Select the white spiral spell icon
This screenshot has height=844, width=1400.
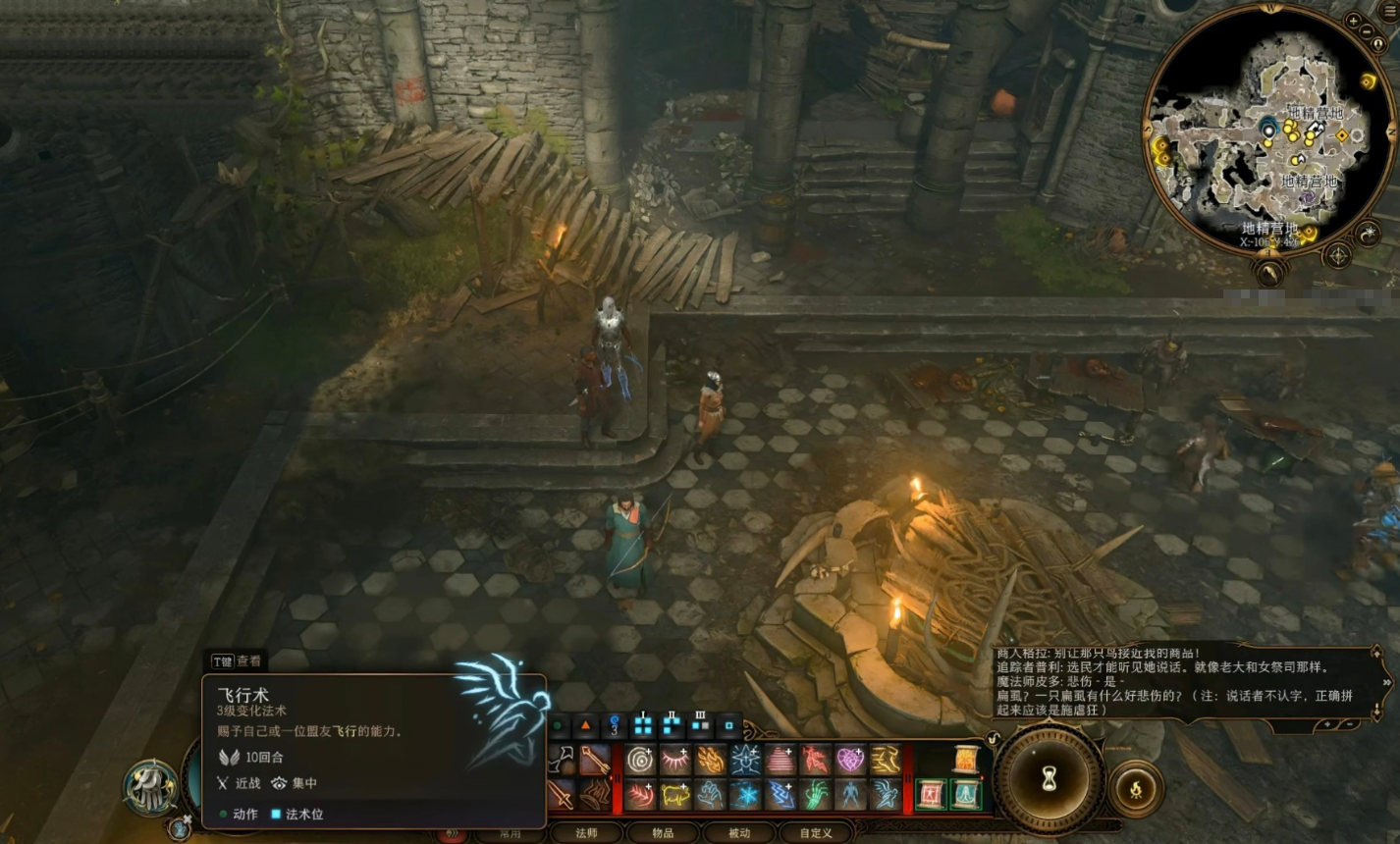[x=640, y=760]
